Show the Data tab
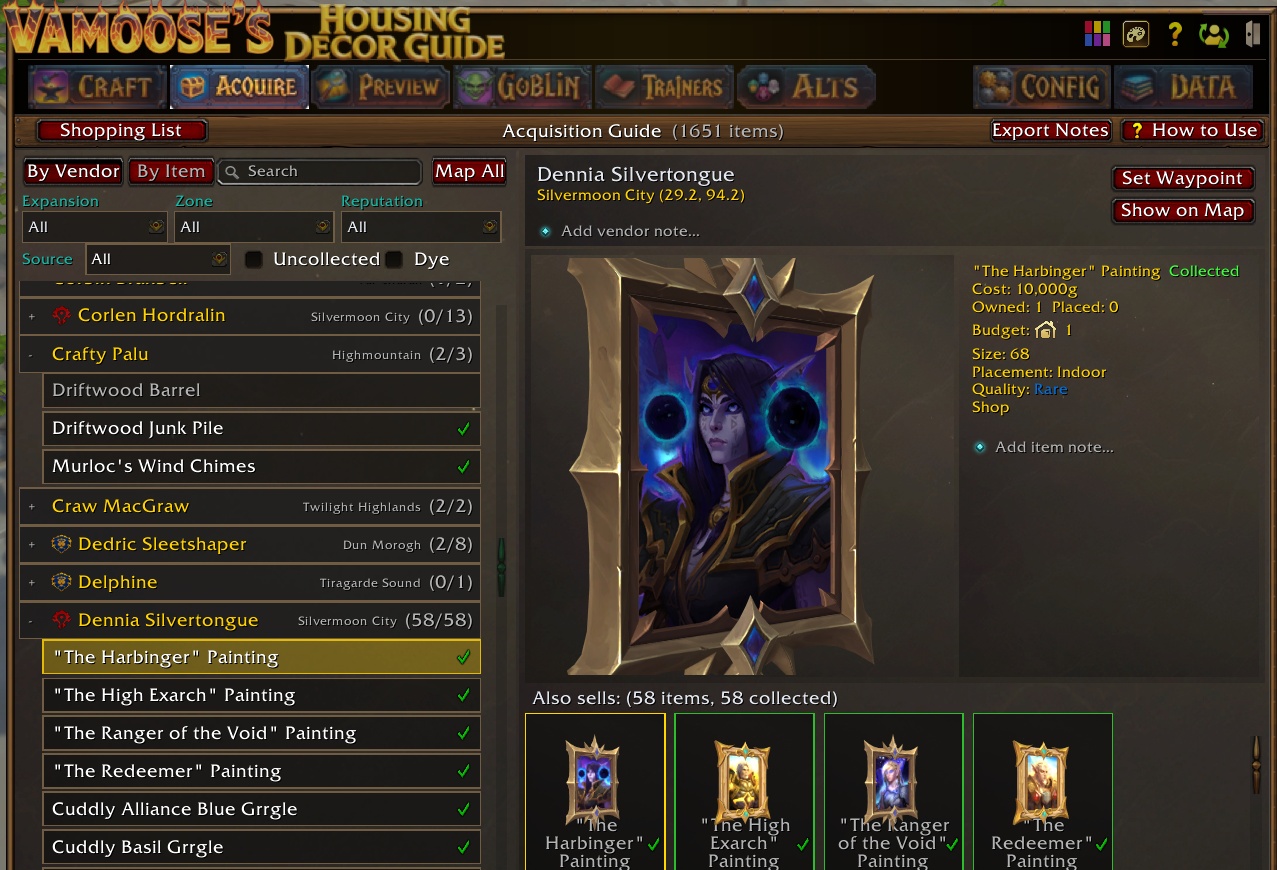The height and width of the screenshot is (870, 1277). coord(1183,87)
